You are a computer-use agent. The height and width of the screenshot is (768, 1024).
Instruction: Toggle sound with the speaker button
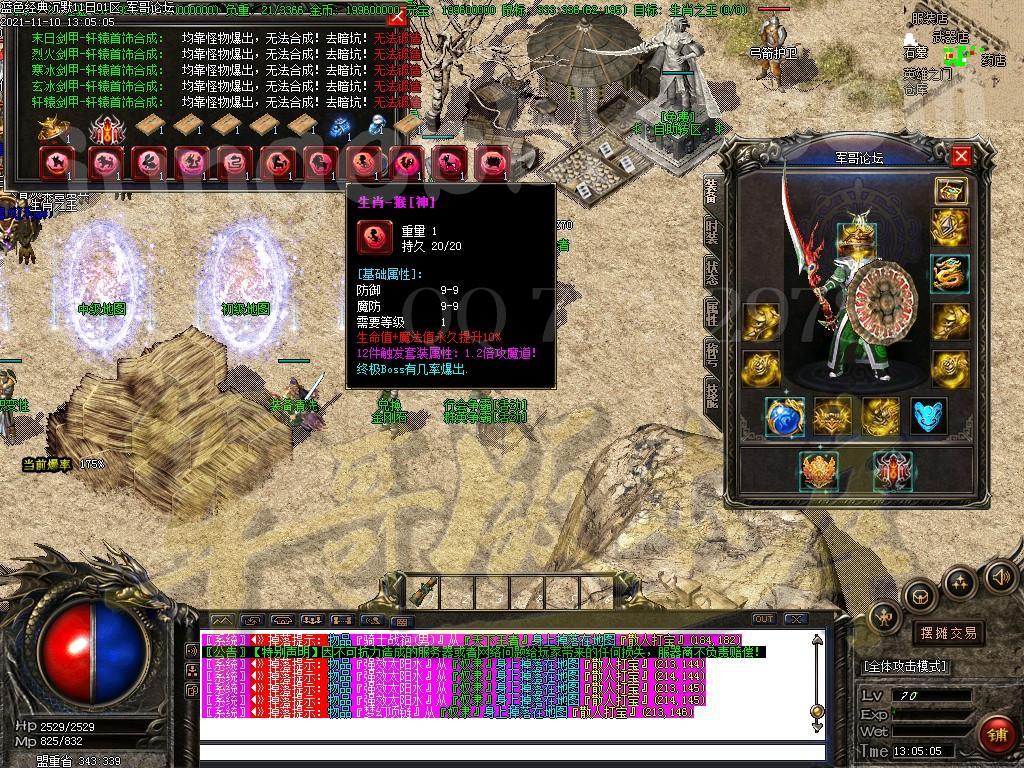point(1000,576)
